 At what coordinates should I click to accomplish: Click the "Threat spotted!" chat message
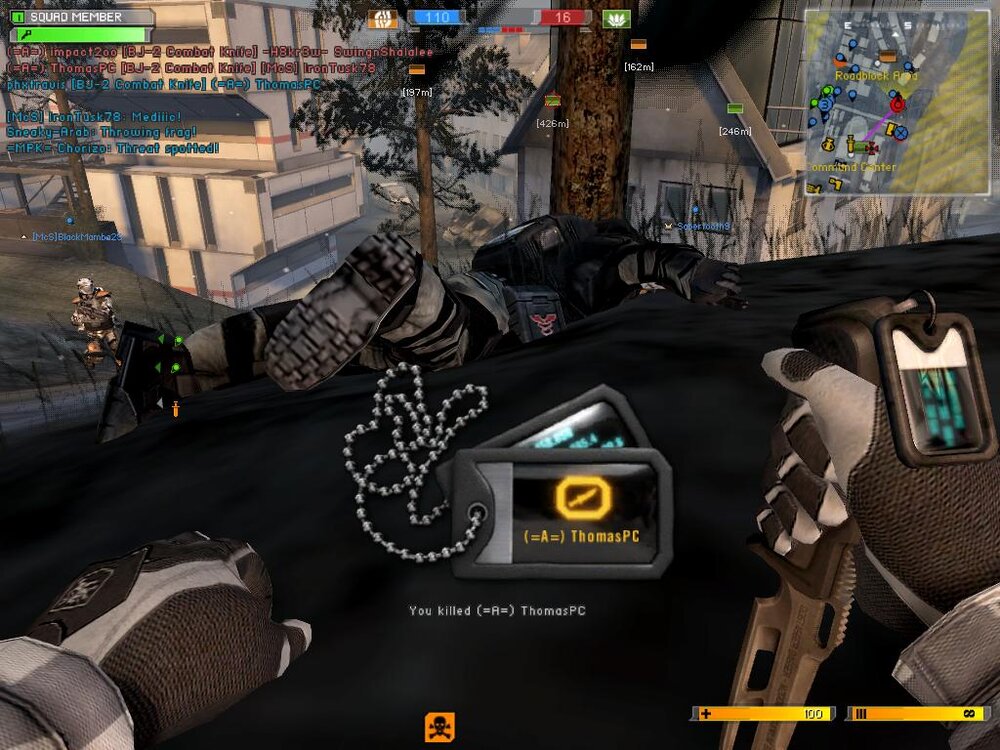tap(112, 148)
